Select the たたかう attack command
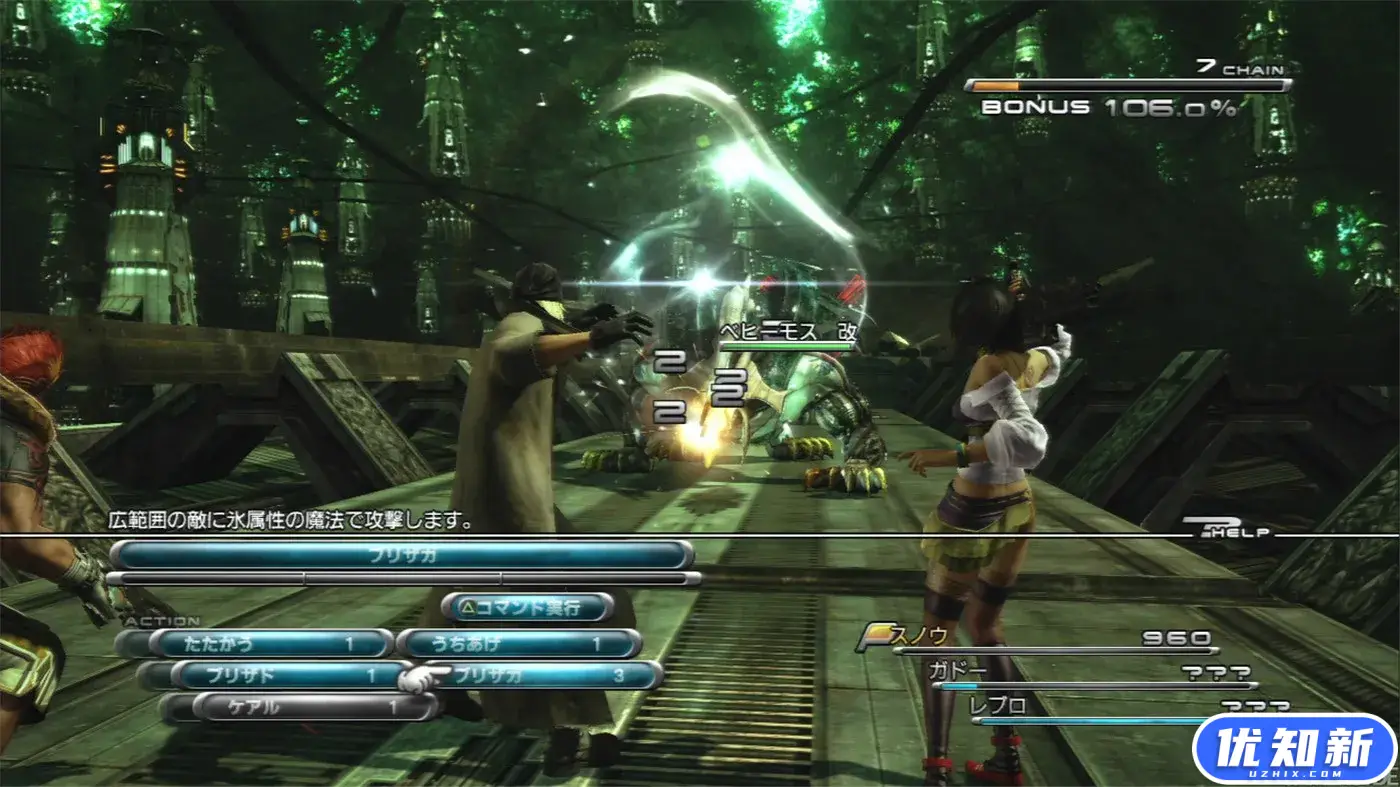 pos(270,644)
